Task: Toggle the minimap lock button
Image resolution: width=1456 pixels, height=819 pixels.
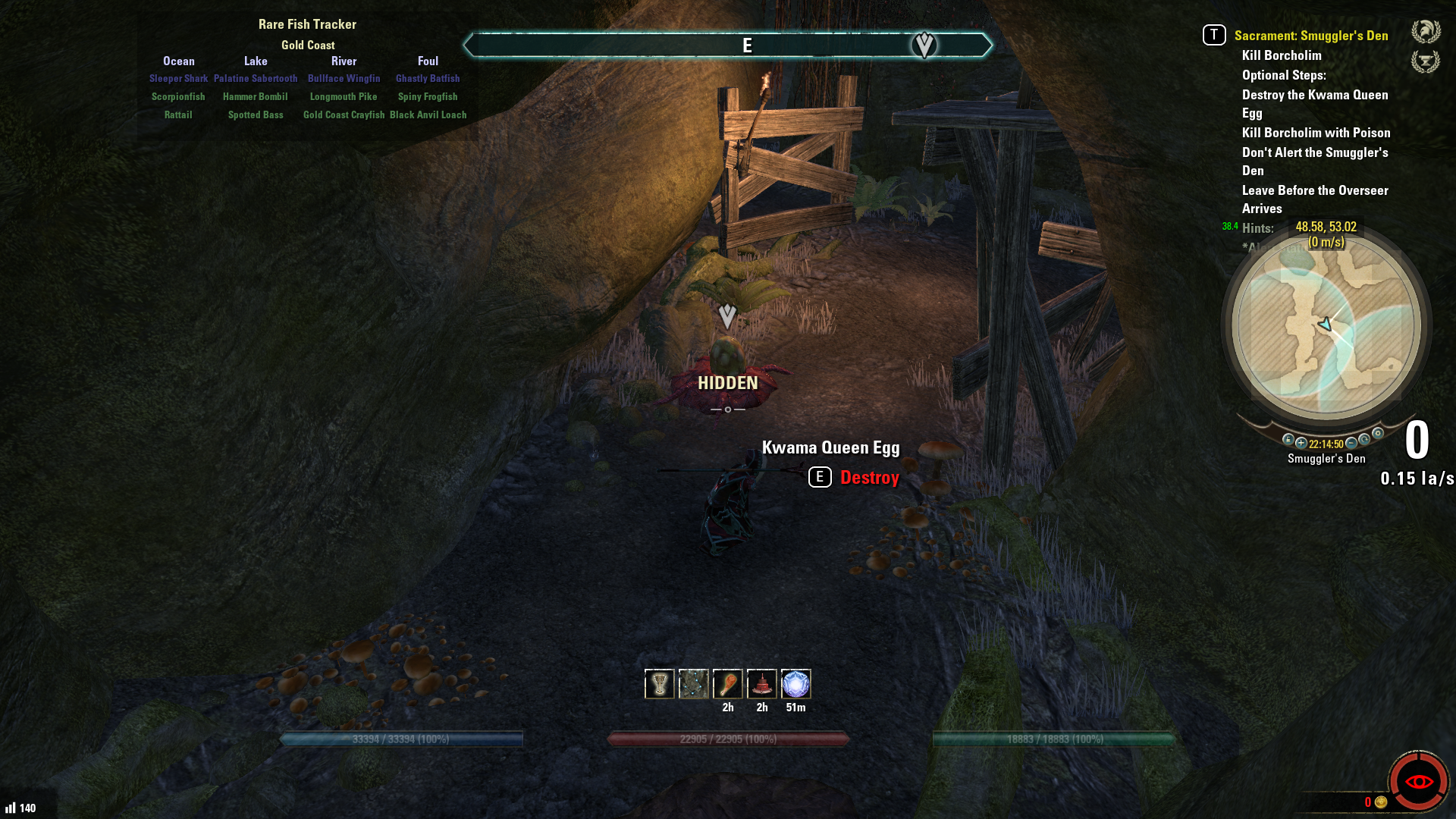Action: pos(1288,439)
